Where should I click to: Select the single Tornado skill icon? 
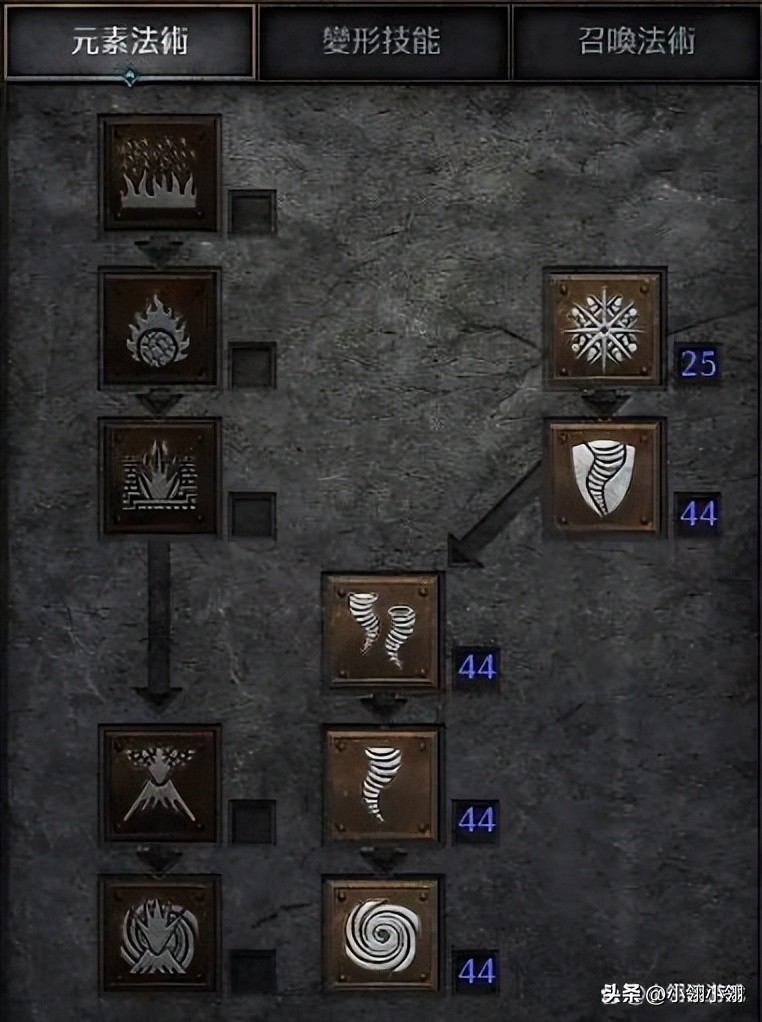pyautogui.click(x=381, y=783)
